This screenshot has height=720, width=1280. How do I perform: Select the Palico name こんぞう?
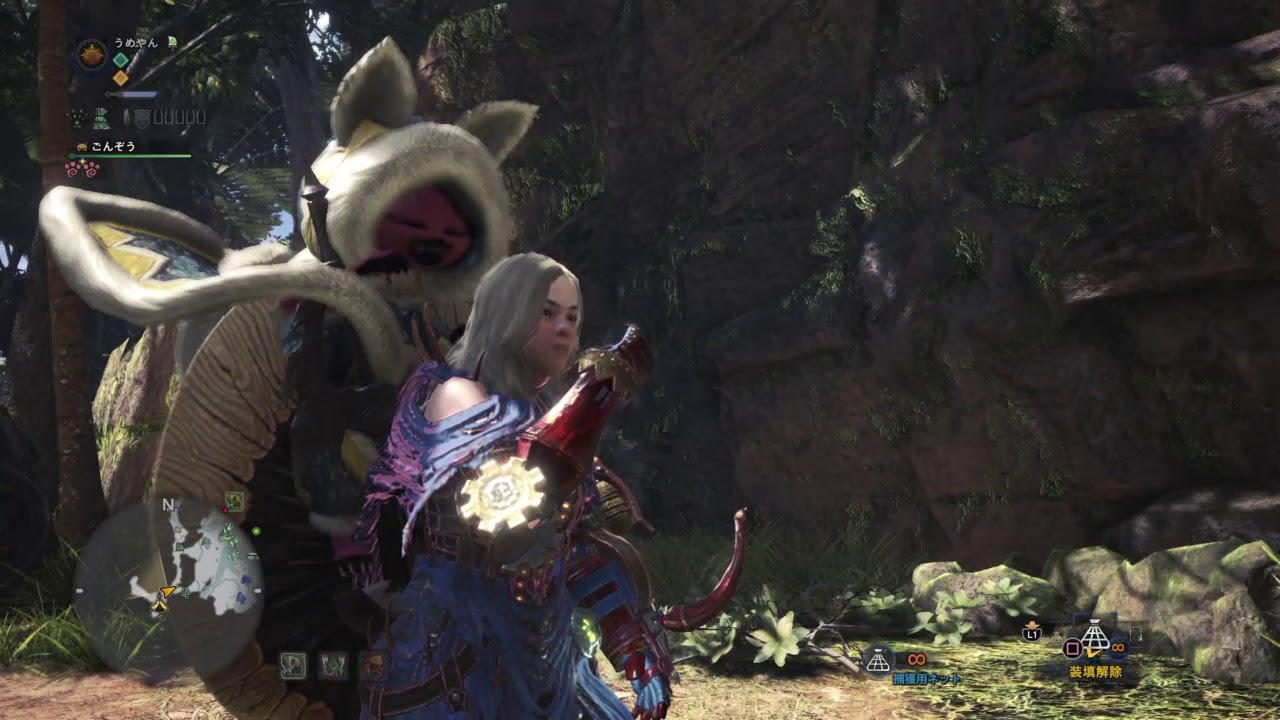tap(113, 146)
